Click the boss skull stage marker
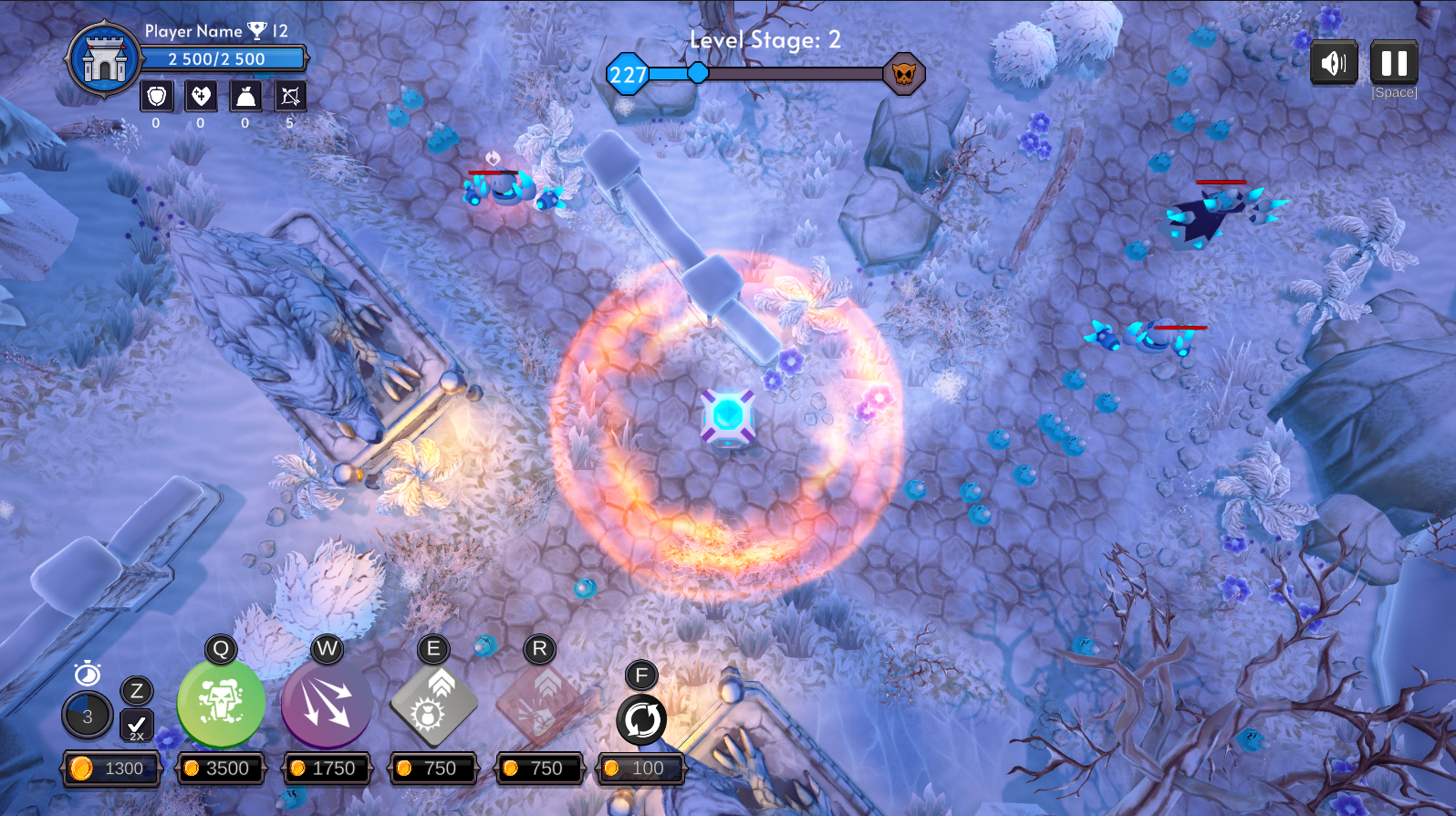 (x=903, y=74)
